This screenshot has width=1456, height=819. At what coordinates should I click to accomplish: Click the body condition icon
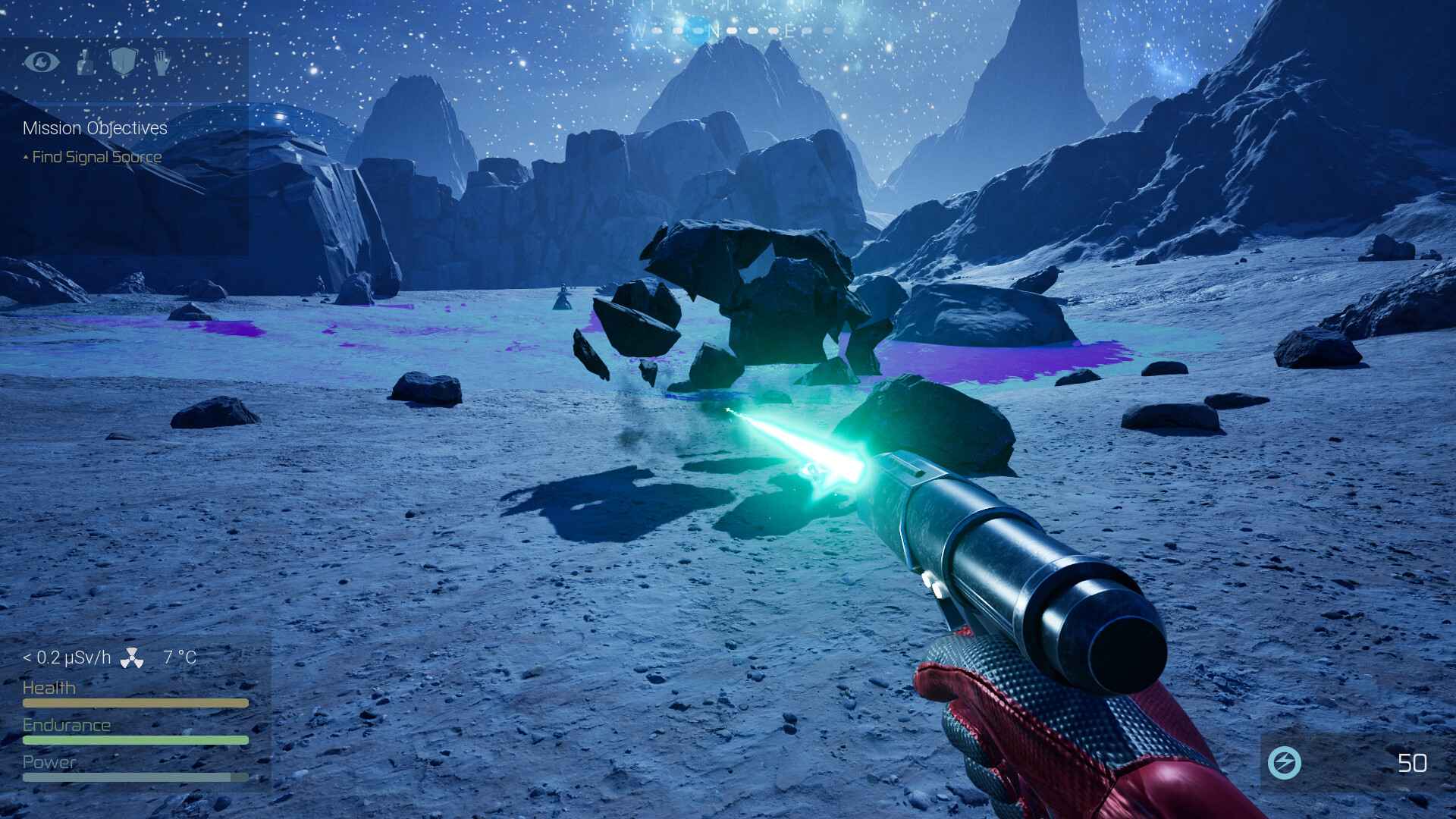click(85, 63)
